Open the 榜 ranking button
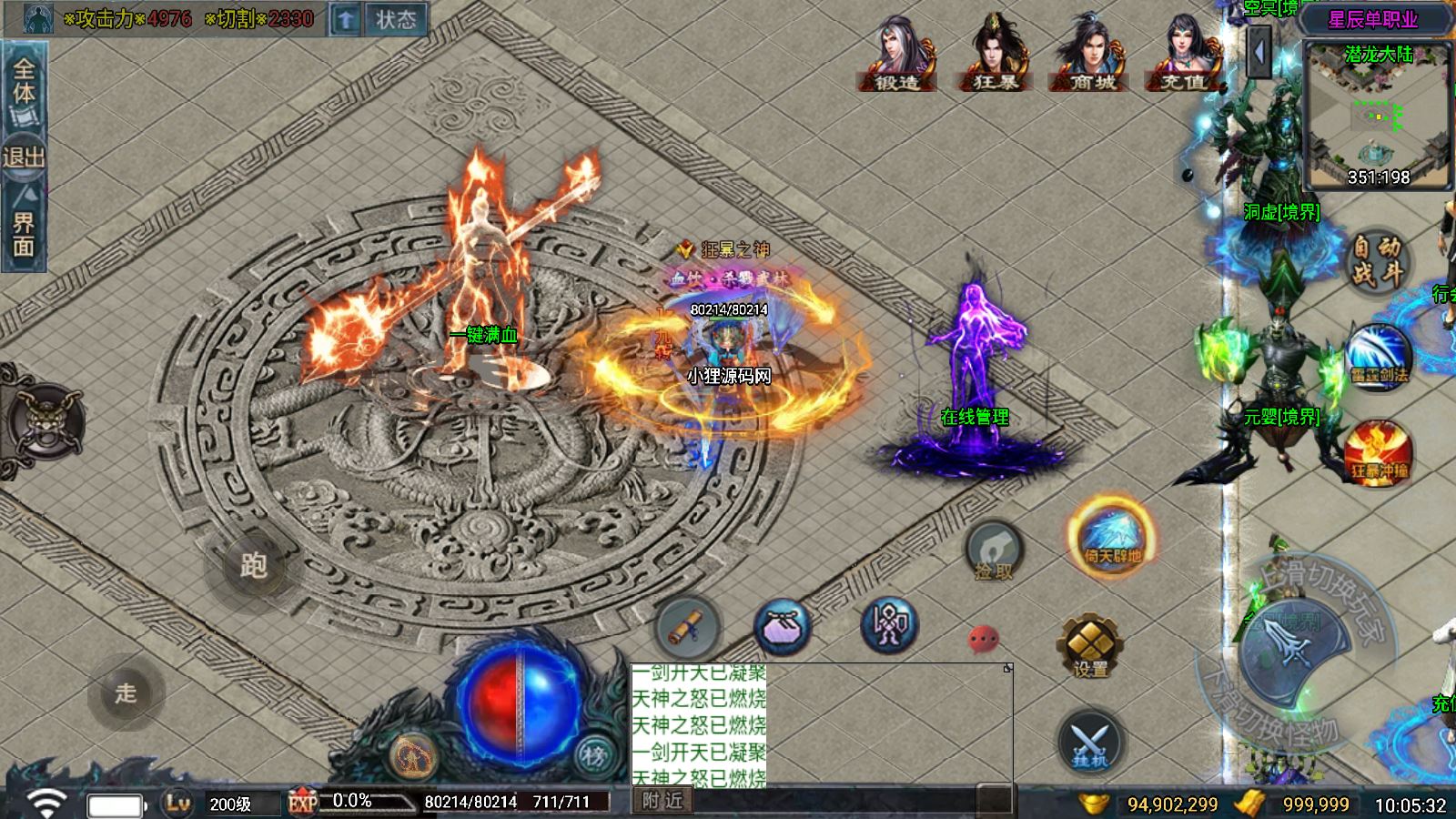Viewport: 1456px width, 819px height. pos(593,754)
